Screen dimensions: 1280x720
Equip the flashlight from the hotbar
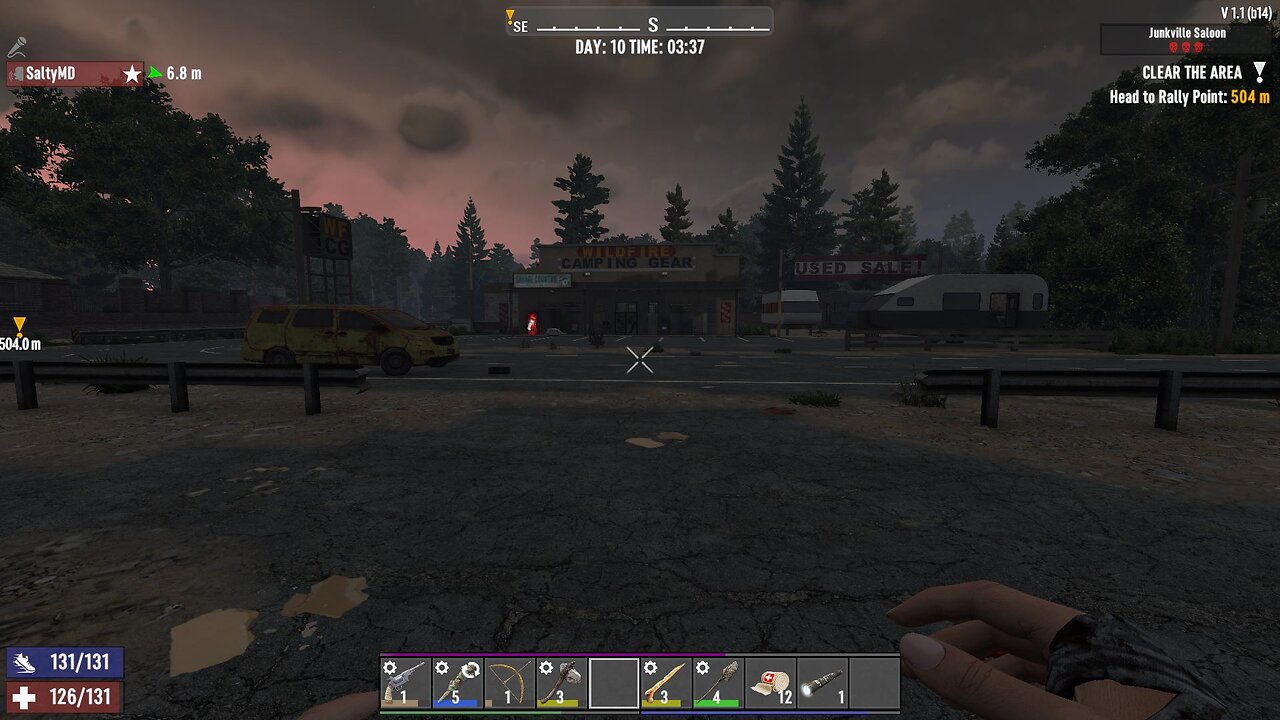coord(822,683)
